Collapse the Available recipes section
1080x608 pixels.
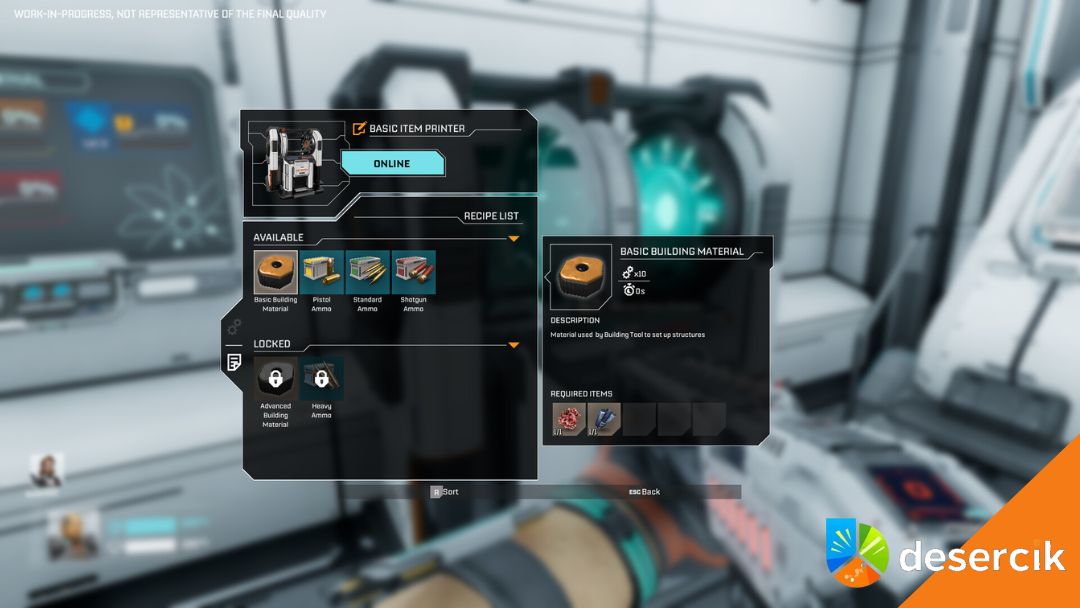pos(514,239)
